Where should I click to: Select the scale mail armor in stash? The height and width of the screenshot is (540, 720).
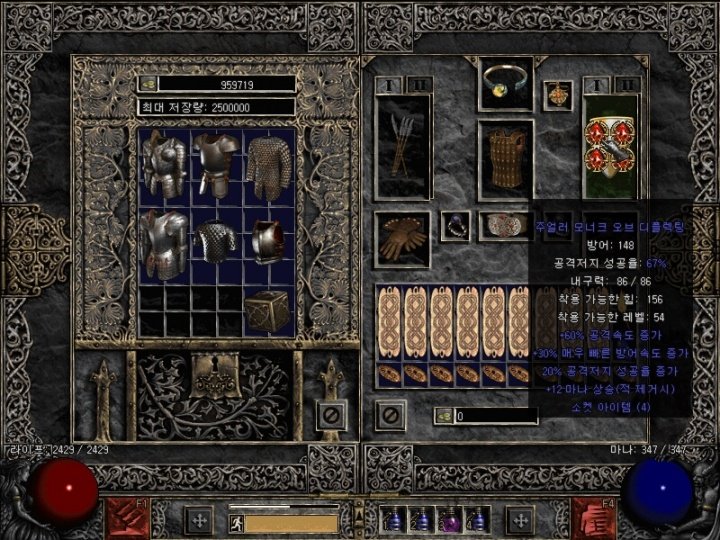(217, 242)
